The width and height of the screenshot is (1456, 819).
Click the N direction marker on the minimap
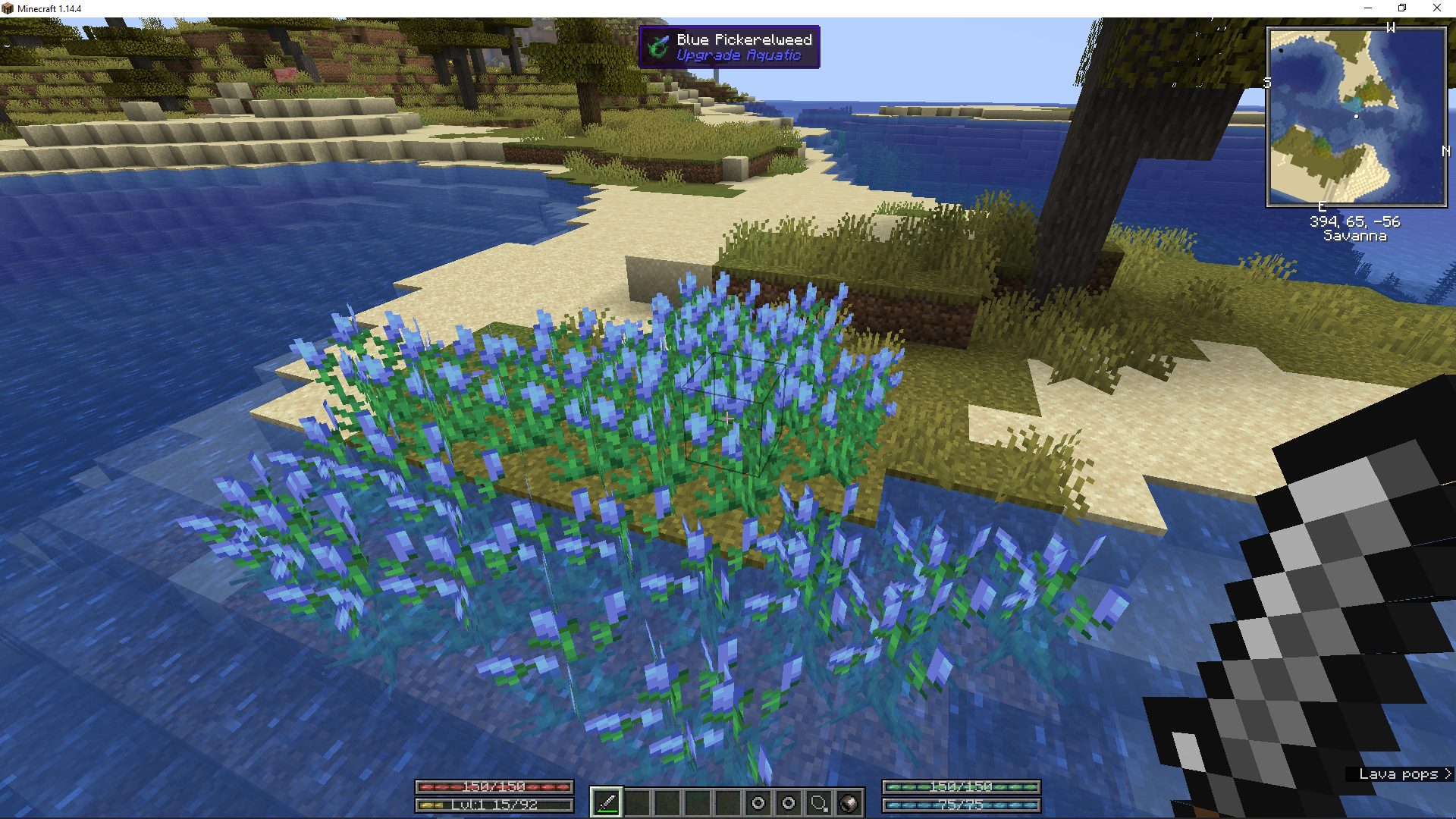pyautogui.click(x=1446, y=150)
